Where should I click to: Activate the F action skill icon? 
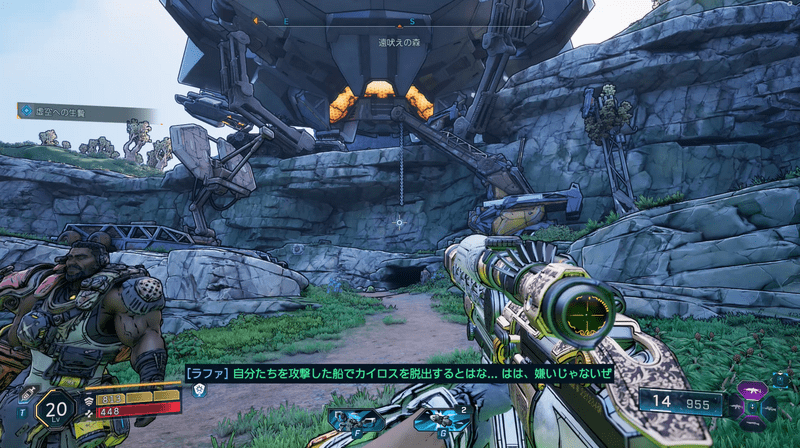[x=356, y=420]
